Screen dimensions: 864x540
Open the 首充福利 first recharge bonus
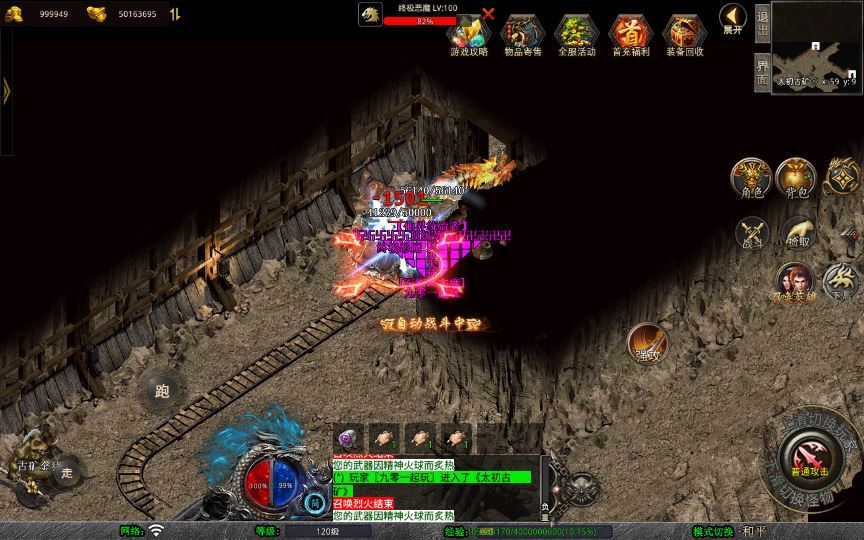coord(630,35)
